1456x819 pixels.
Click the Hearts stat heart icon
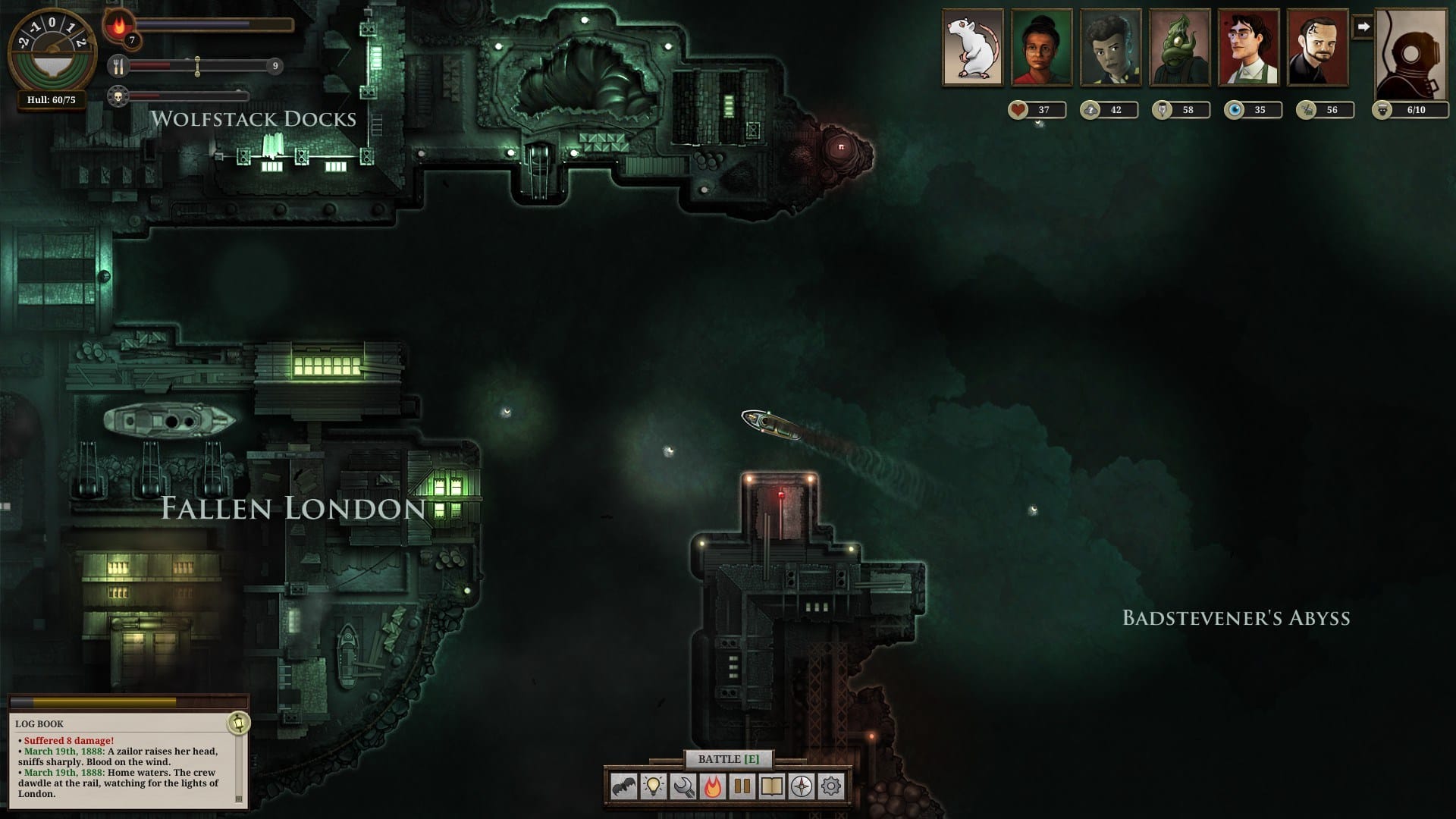tap(1018, 110)
